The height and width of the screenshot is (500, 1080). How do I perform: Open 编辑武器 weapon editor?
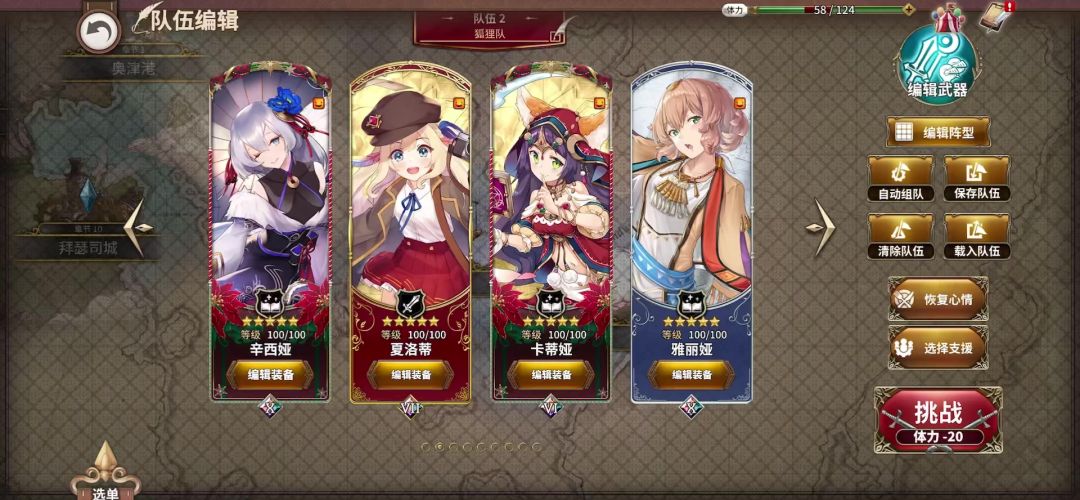pos(937,61)
